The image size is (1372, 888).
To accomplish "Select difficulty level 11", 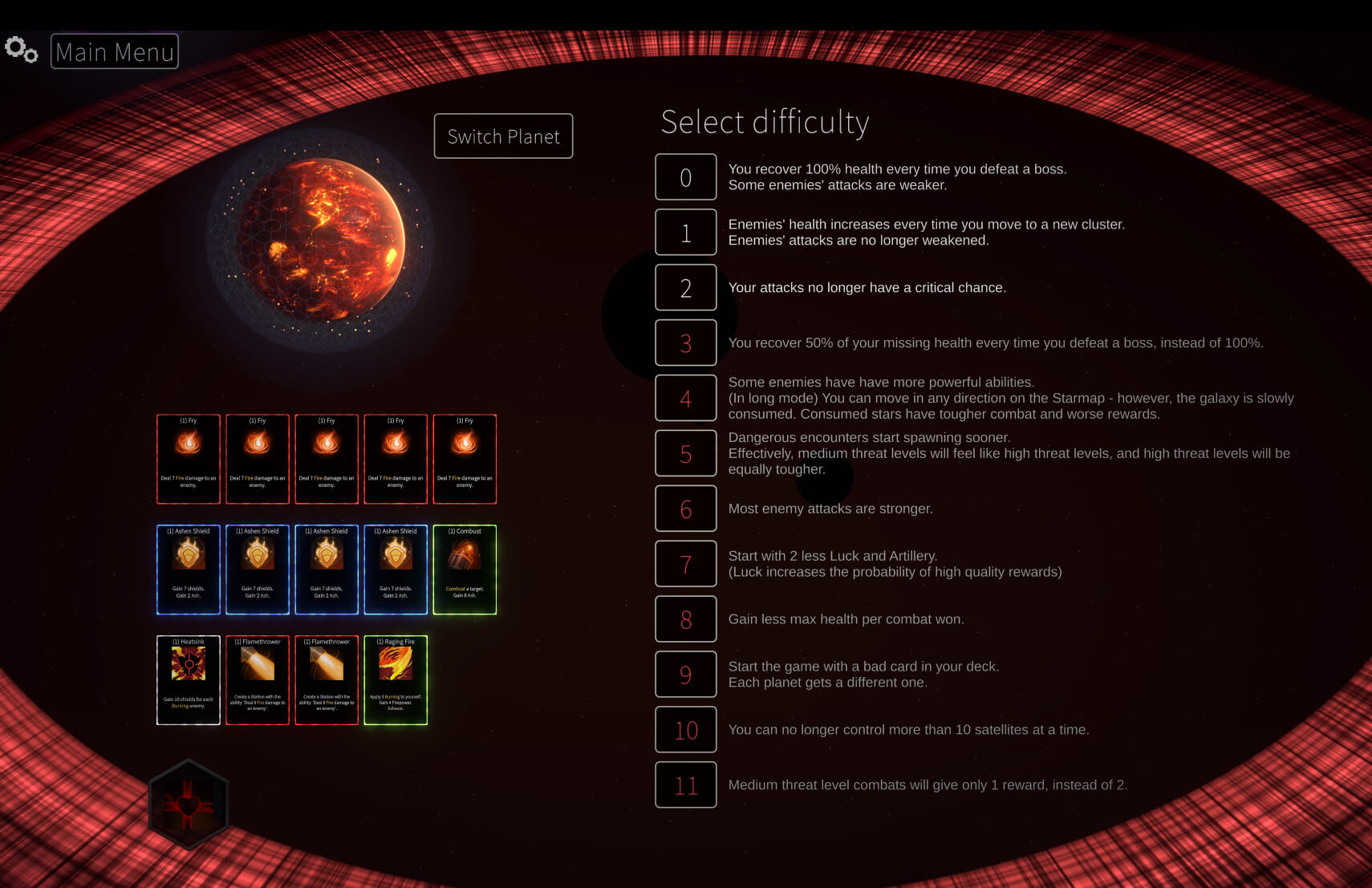I will 685,785.
